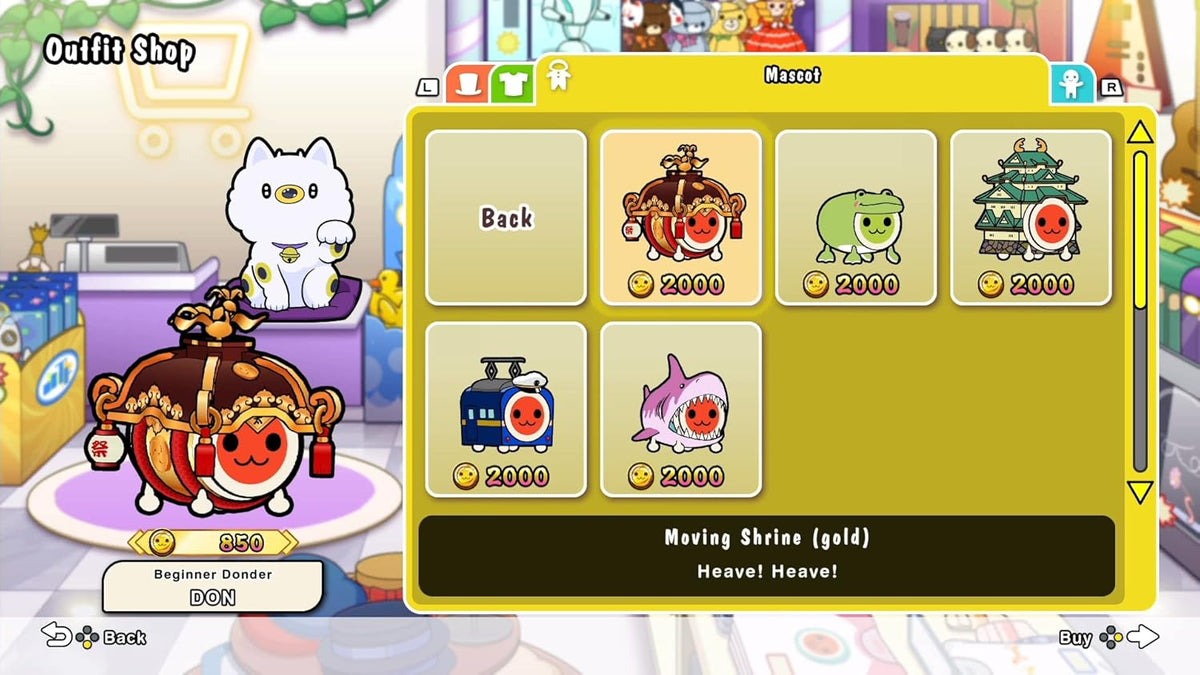
Task: Choose the Moving Shrine (gold) mascot outfit
Action: [x=681, y=218]
